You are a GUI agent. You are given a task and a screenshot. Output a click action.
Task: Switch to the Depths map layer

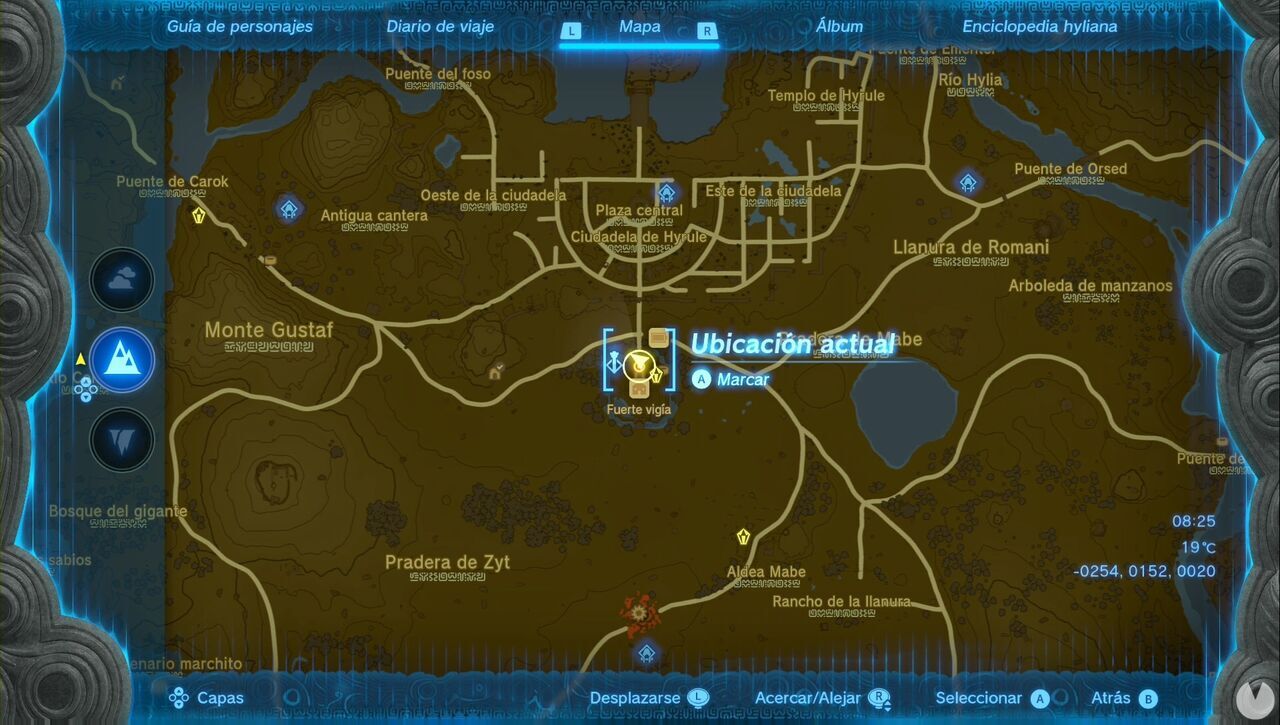121,440
